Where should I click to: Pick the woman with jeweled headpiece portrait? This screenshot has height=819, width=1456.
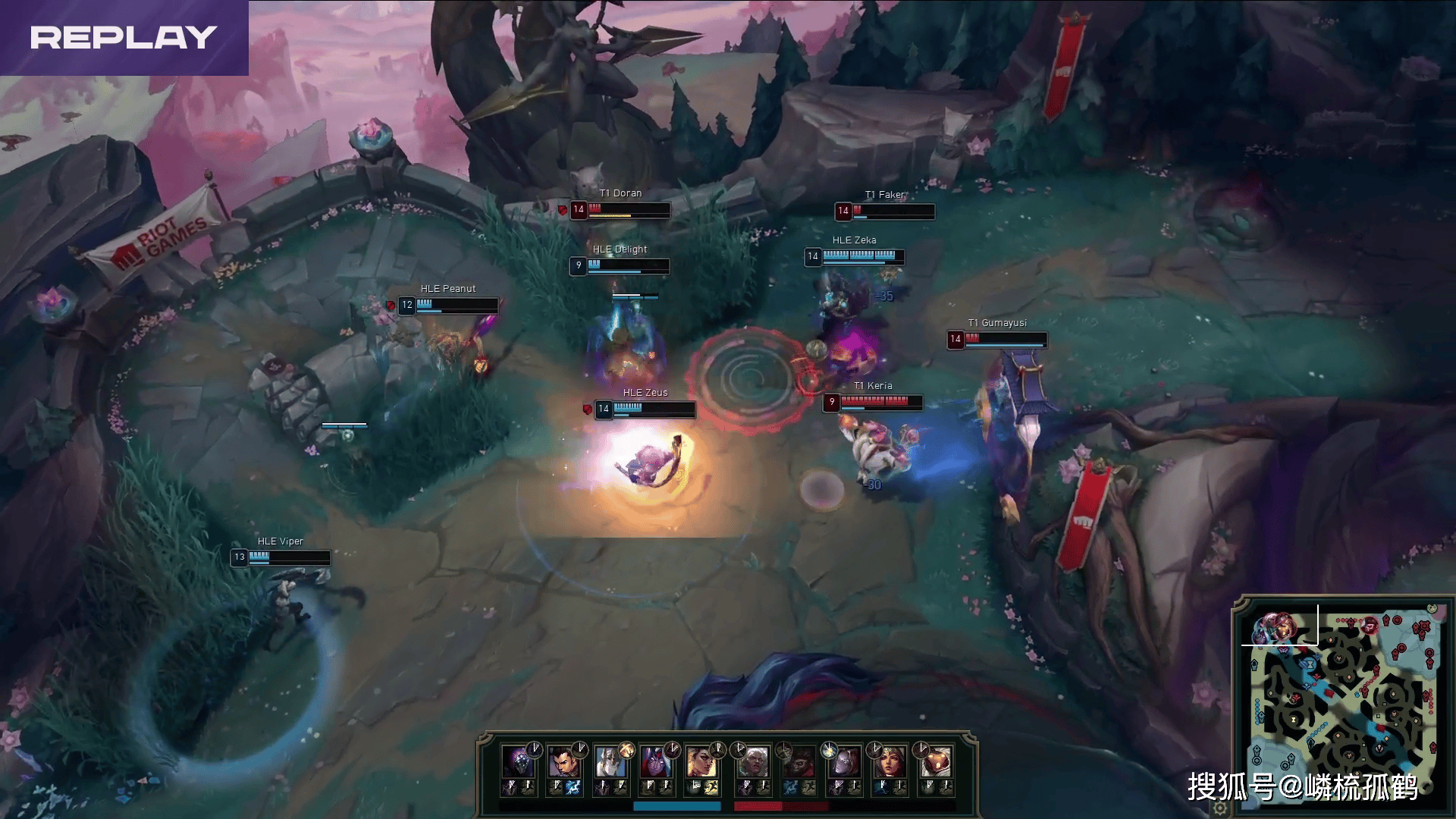tap(888, 761)
